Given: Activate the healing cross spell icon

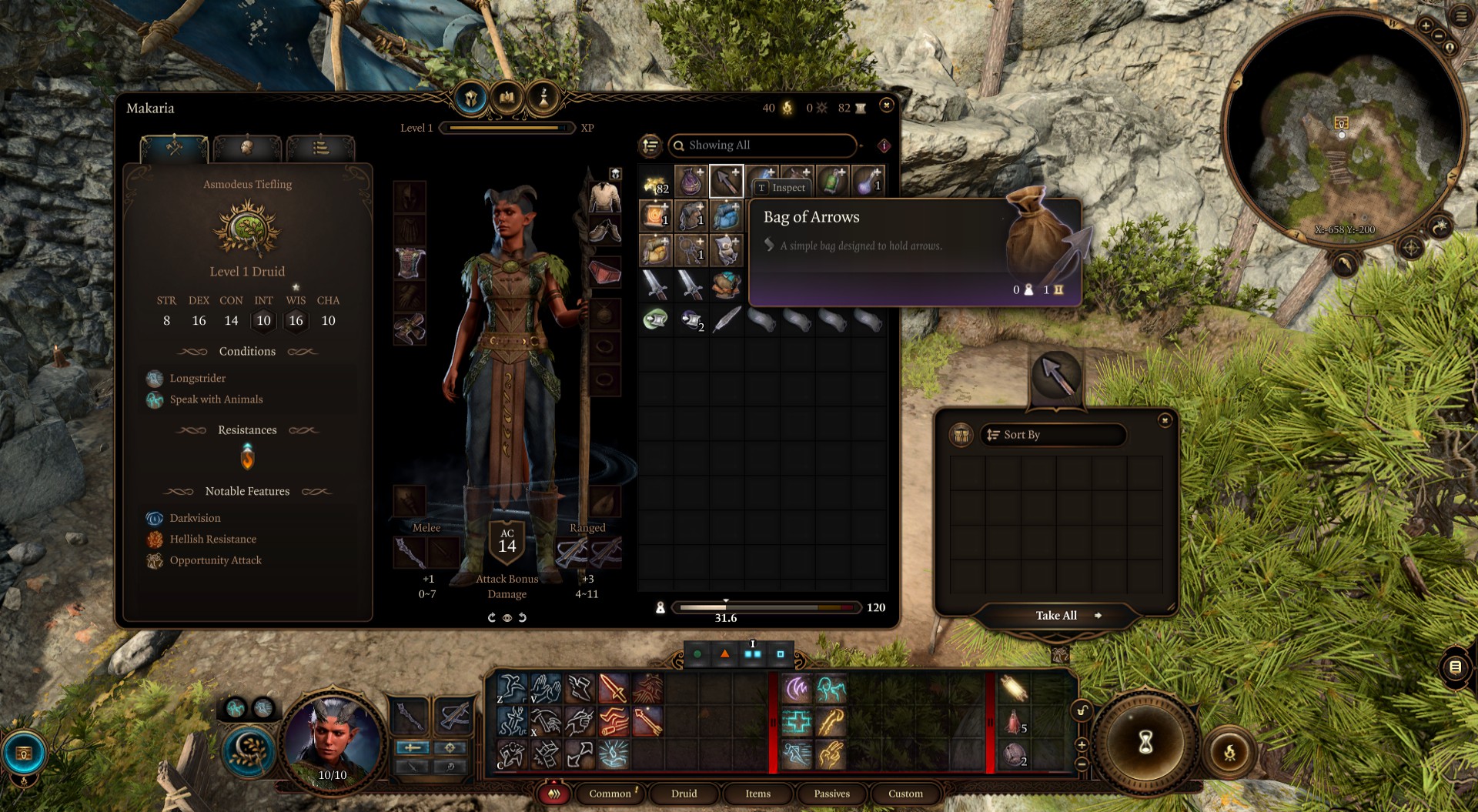Looking at the screenshot, I should coord(798,722).
